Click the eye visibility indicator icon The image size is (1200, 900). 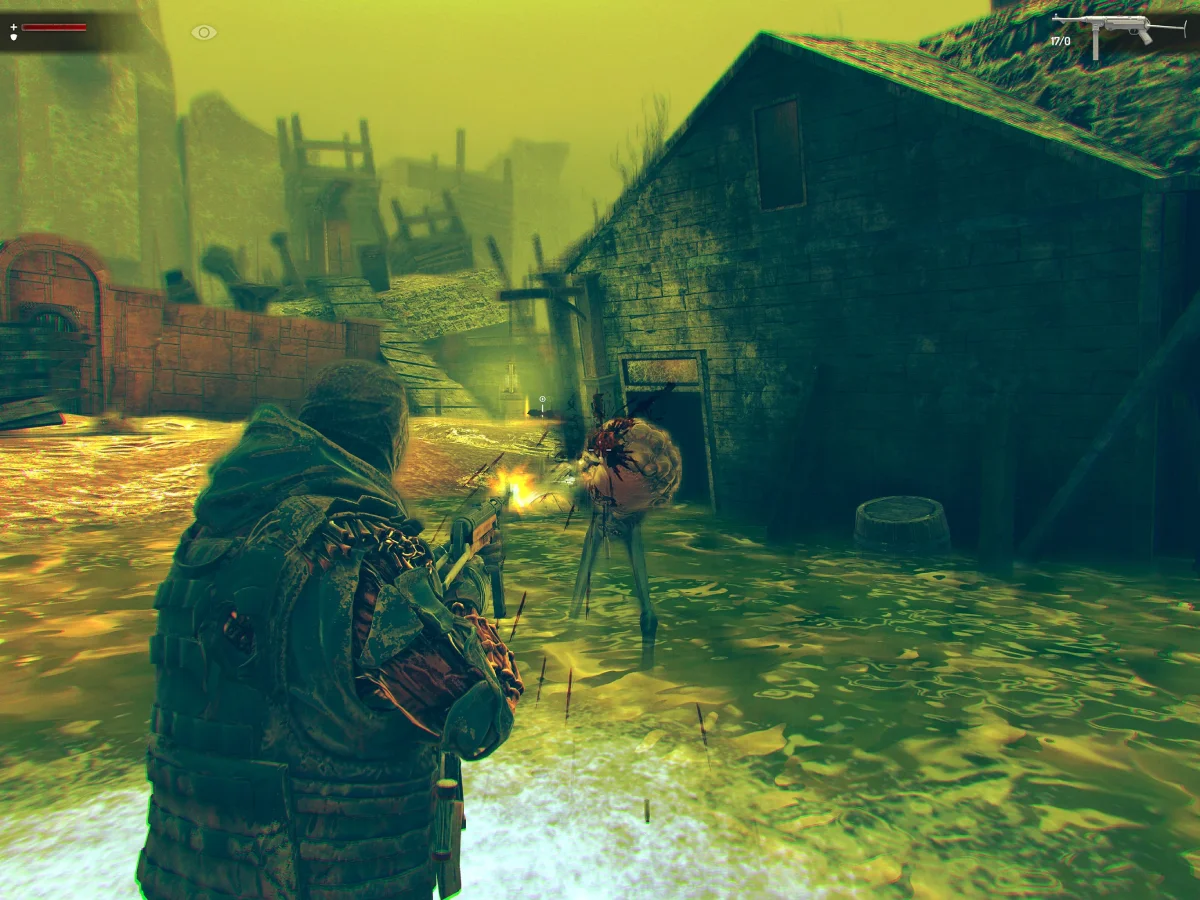[x=204, y=32]
